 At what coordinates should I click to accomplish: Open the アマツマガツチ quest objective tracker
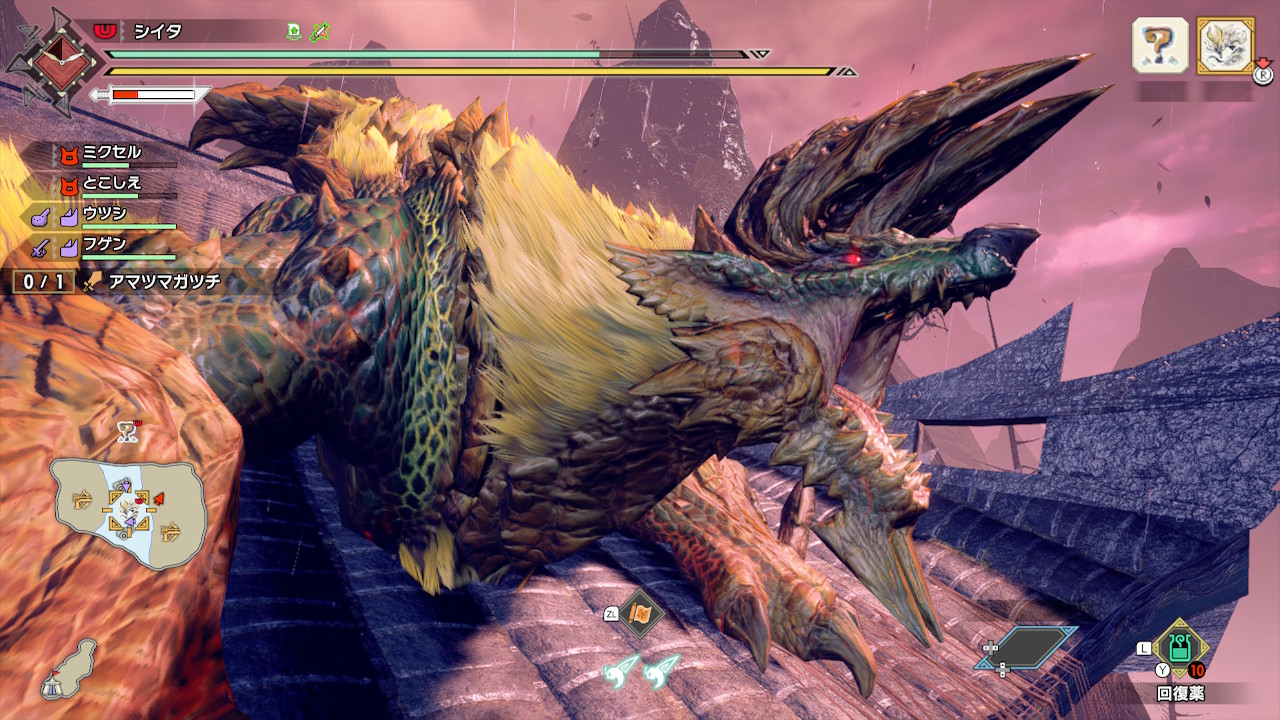point(150,281)
